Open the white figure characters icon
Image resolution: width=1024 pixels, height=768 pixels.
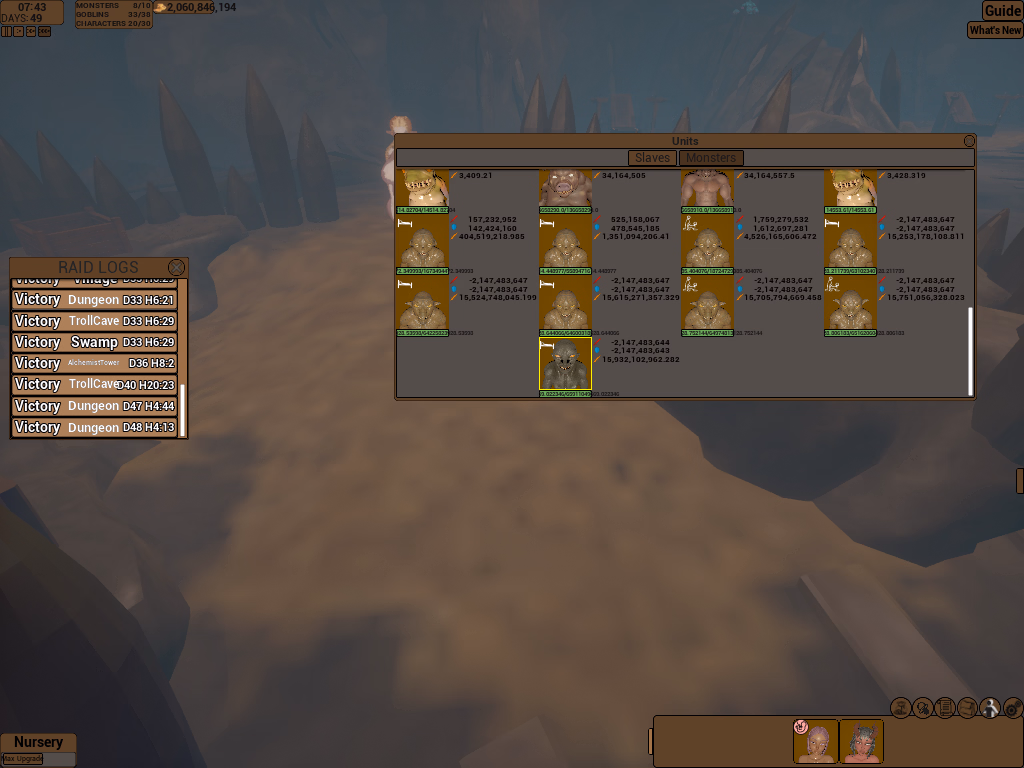pos(990,708)
